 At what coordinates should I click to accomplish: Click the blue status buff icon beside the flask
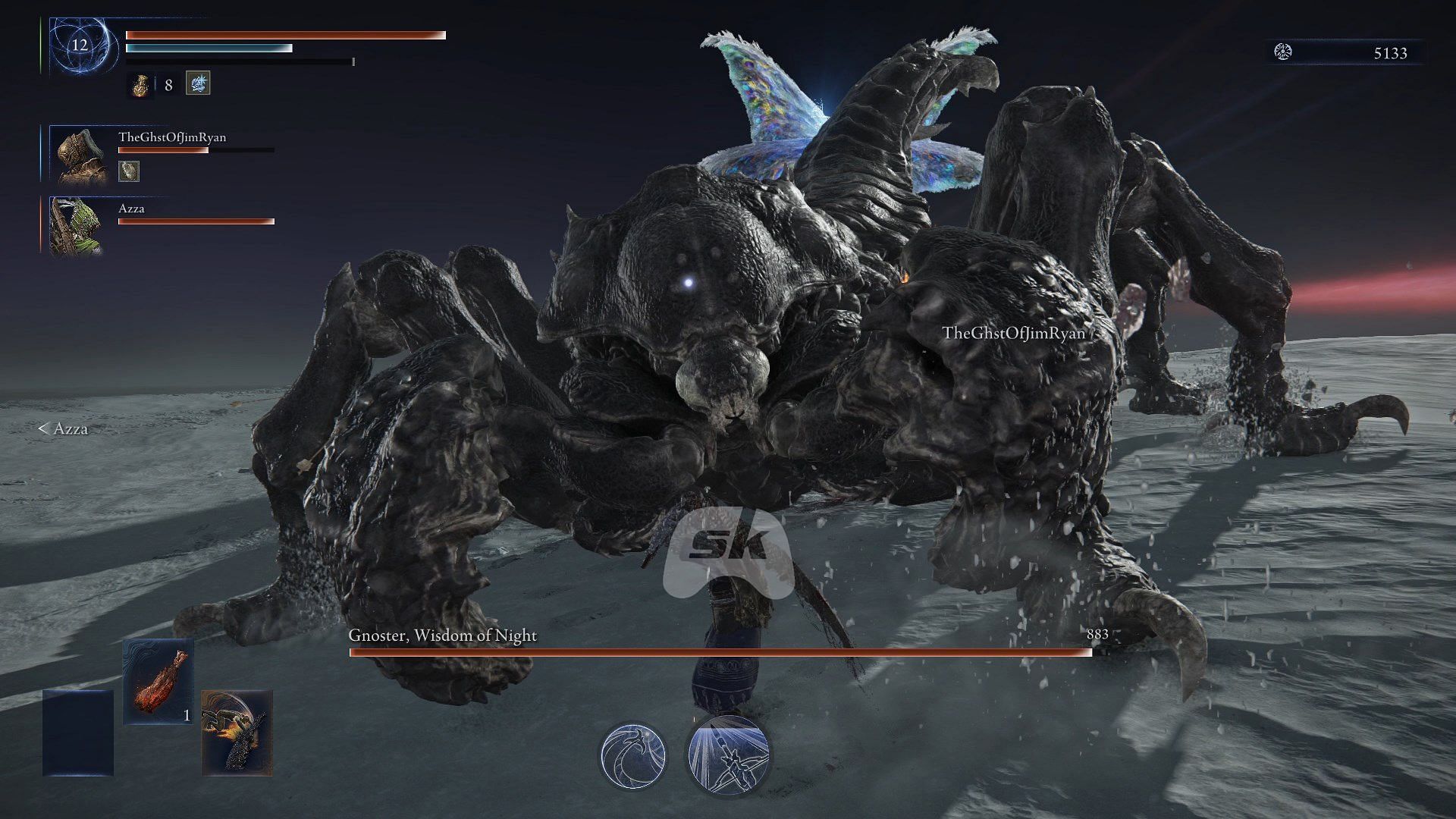(x=198, y=83)
